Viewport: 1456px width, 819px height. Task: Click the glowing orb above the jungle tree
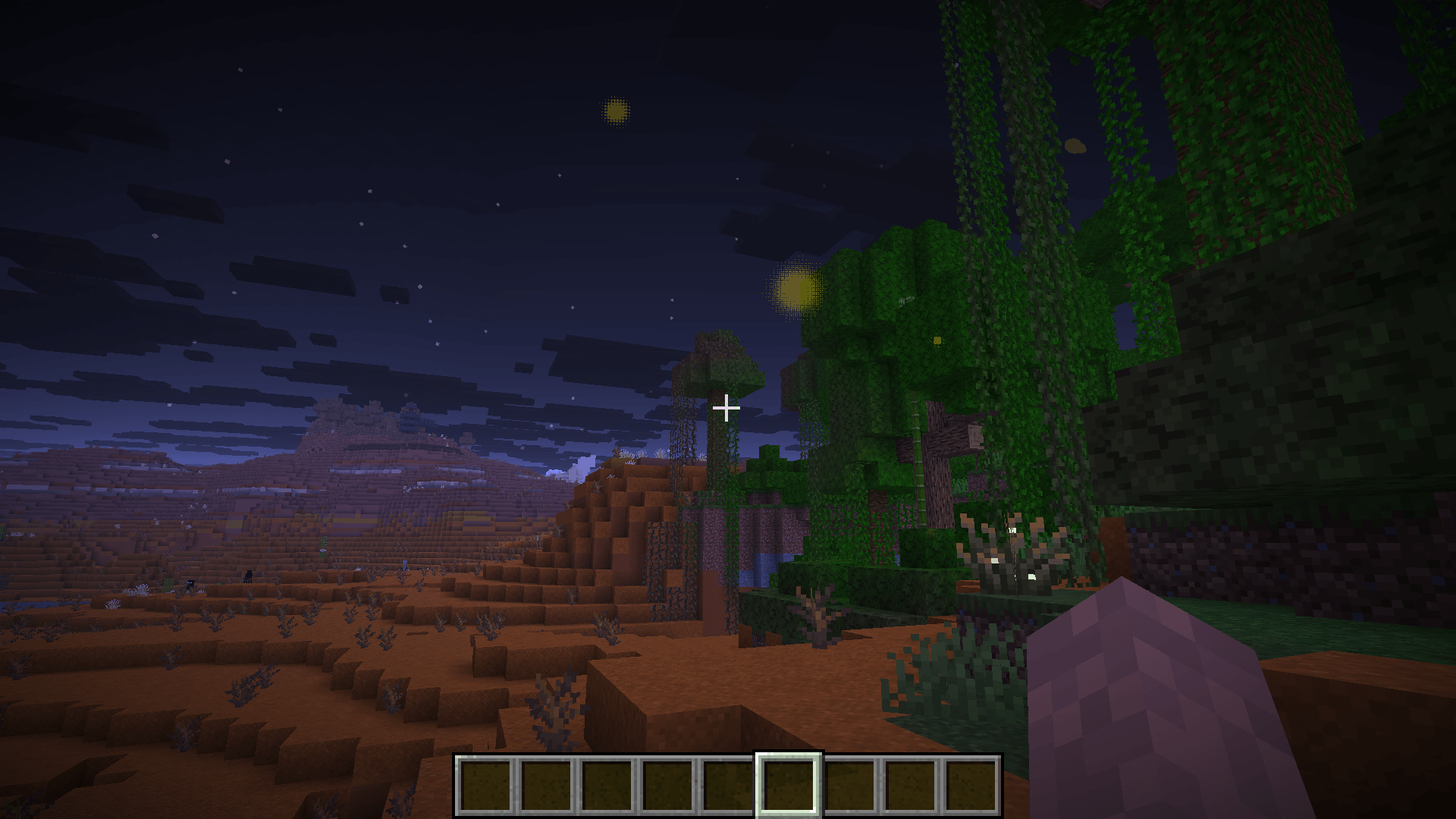tap(796, 290)
